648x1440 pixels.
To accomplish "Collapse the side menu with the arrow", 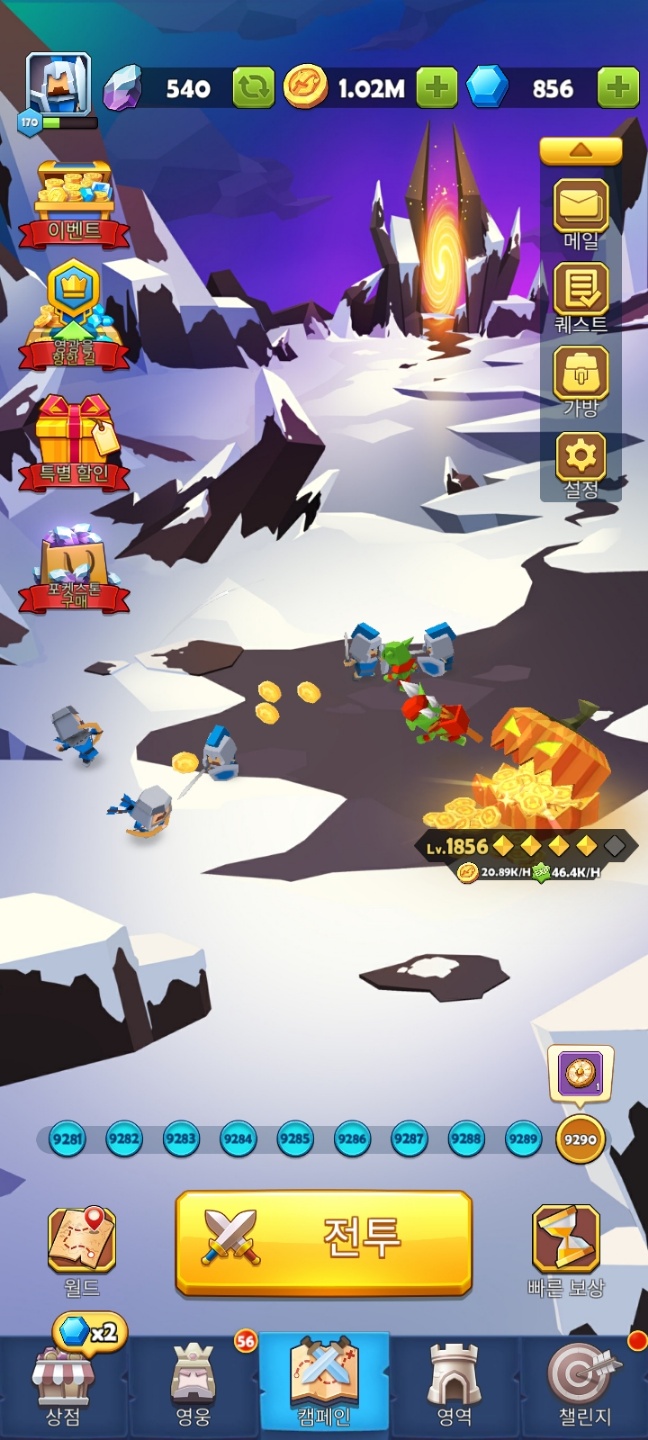I will (581, 151).
